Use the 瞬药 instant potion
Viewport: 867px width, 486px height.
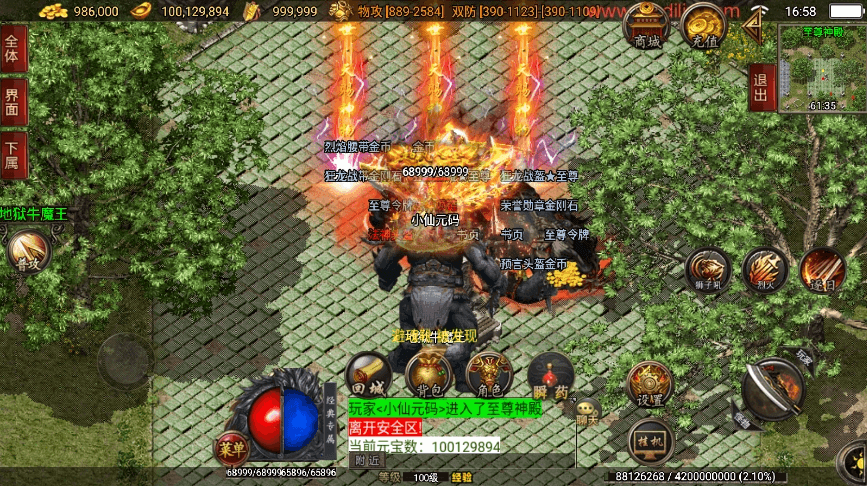click(549, 373)
